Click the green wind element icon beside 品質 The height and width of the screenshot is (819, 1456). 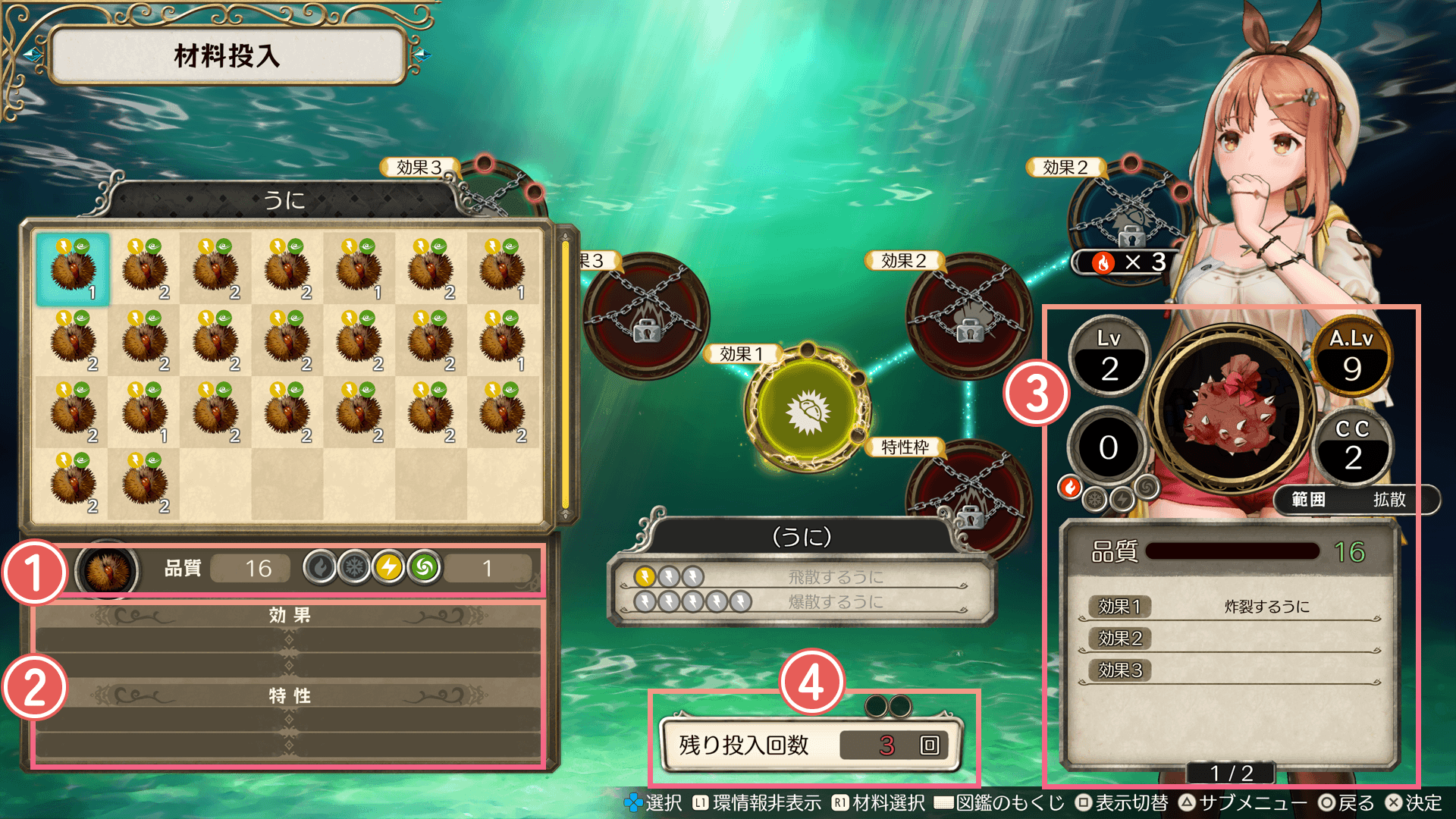click(x=425, y=567)
